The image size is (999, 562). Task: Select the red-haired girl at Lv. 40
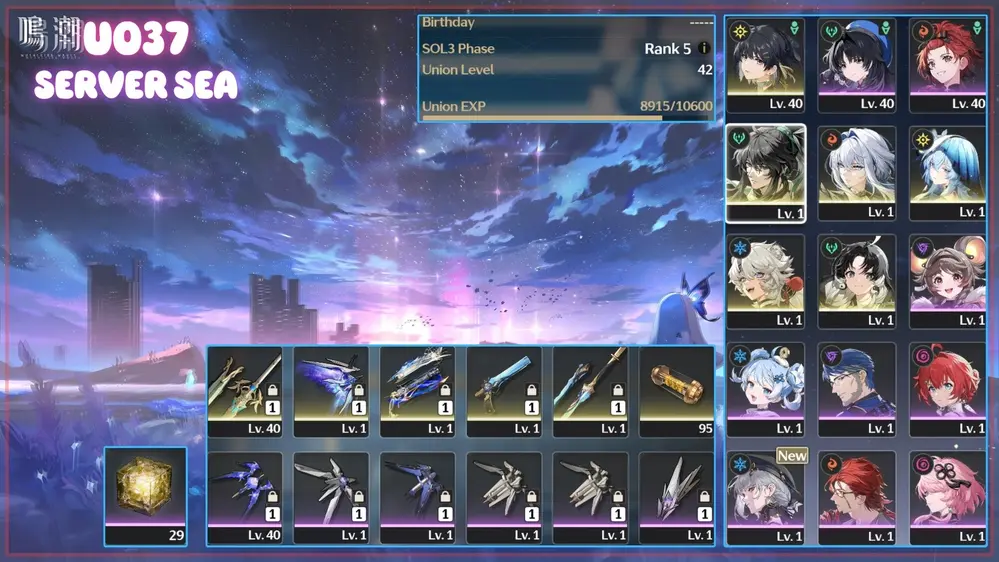point(947,62)
